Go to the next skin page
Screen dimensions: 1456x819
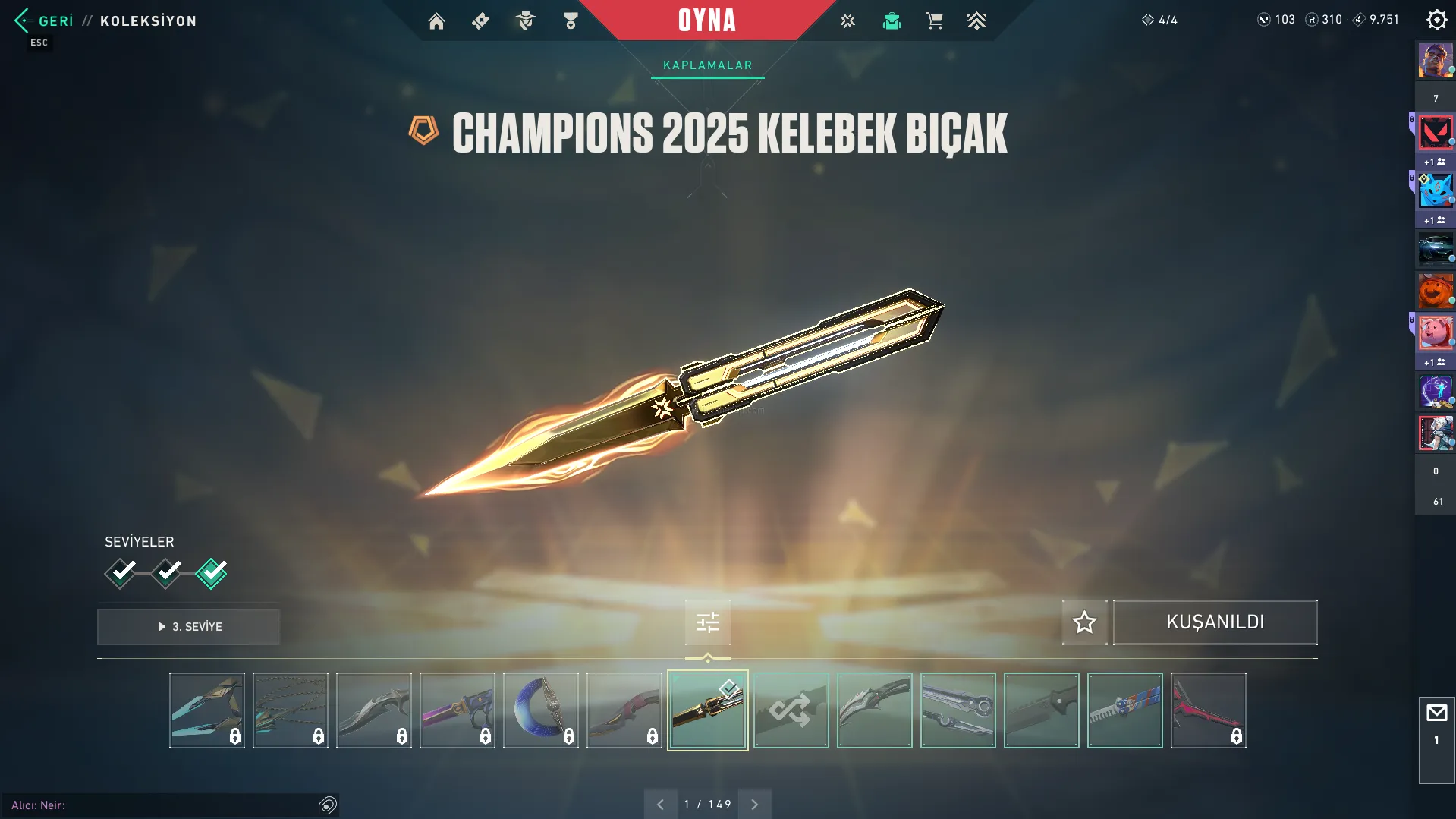click(754, 805)
